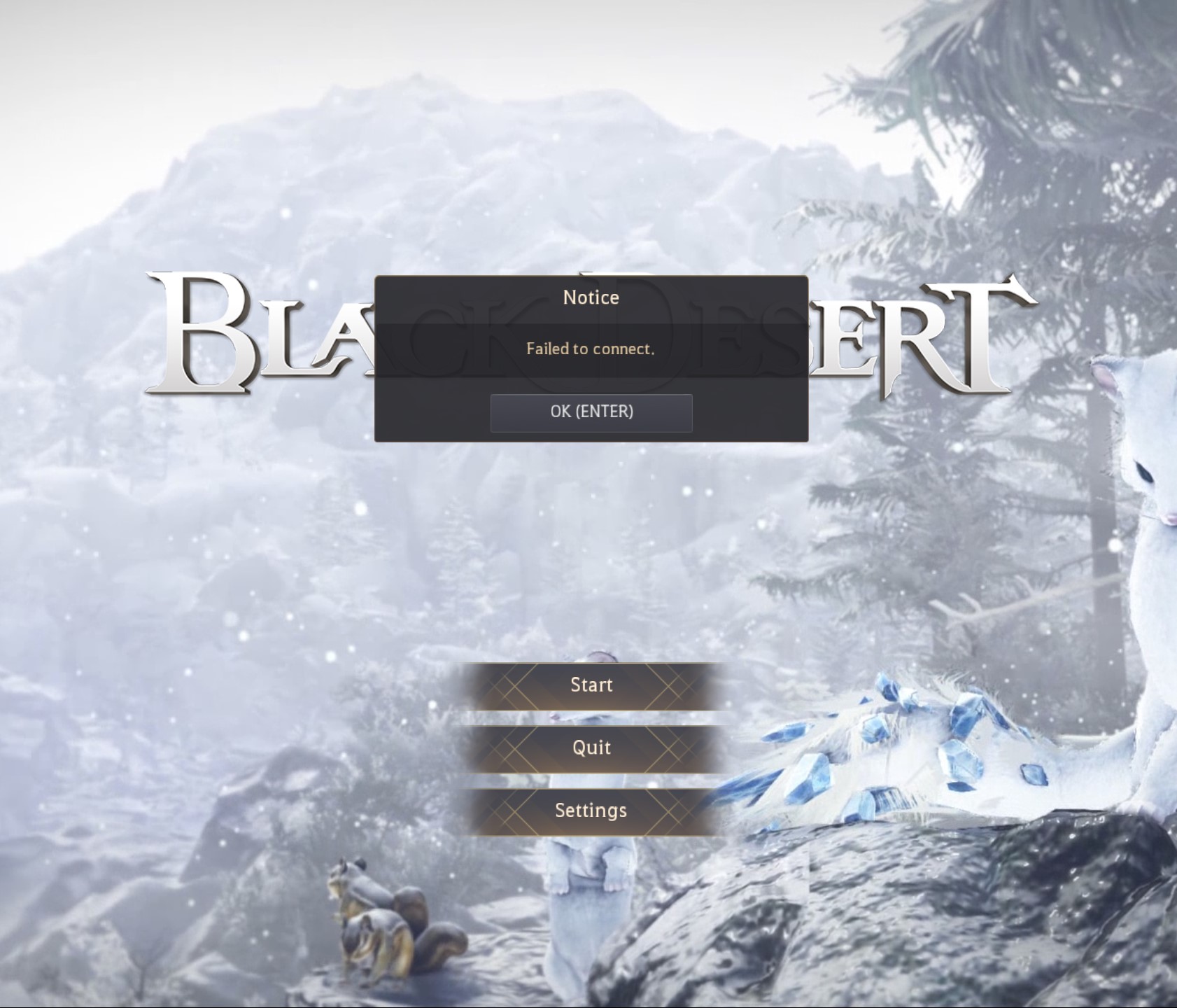This screenshot has width=1177, height=1008.
Task: Click the Notice dialog title bar
Action: (591, 297)
